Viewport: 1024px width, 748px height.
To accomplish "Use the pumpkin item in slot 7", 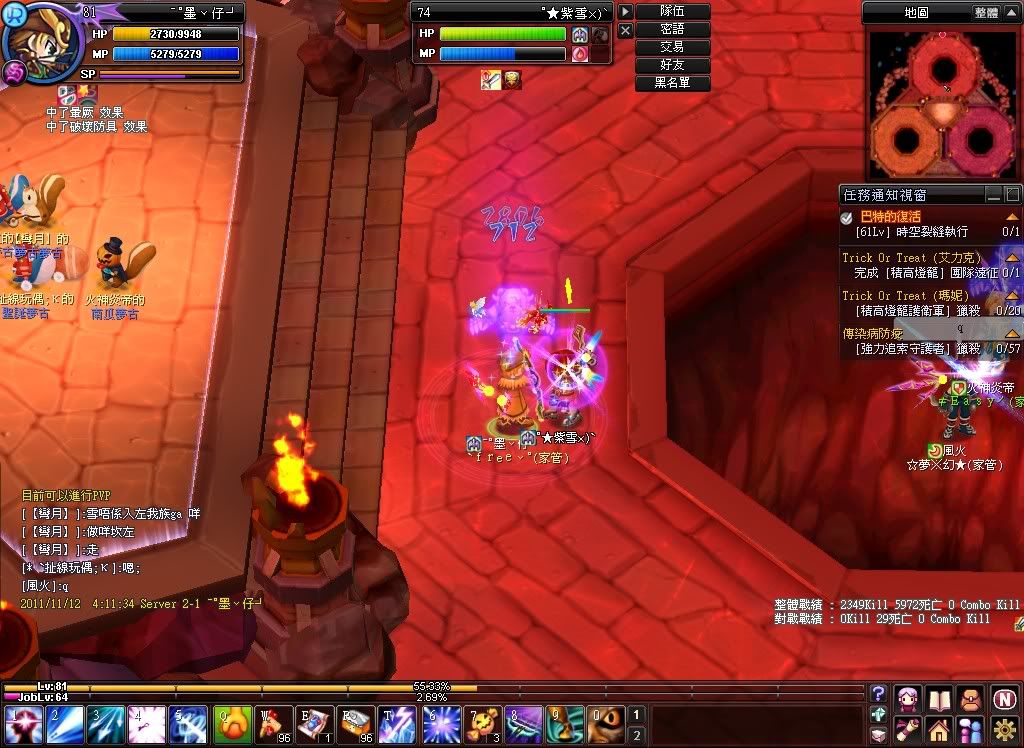I will click(x=480, y=723).
